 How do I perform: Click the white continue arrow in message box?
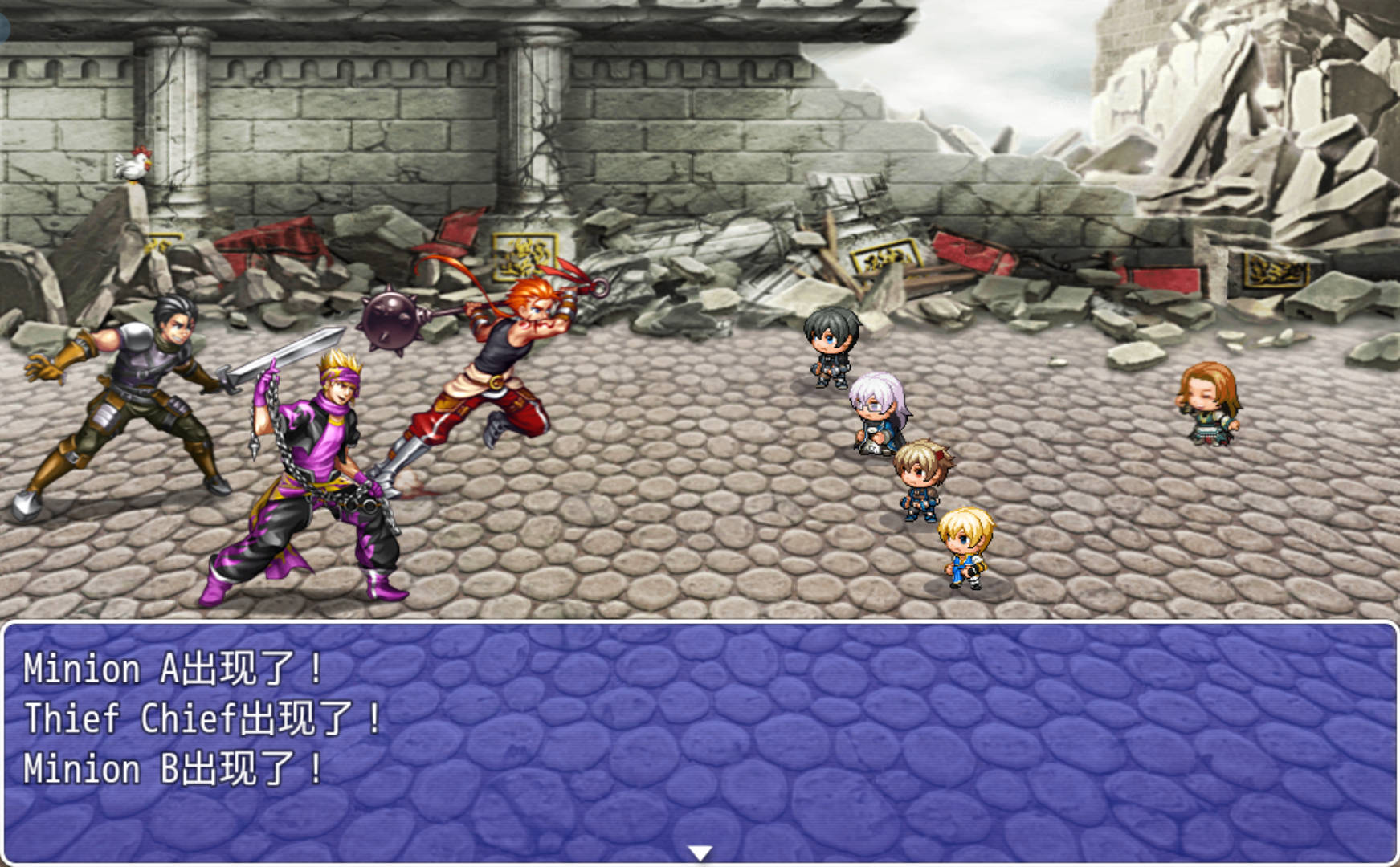[700, 853]
